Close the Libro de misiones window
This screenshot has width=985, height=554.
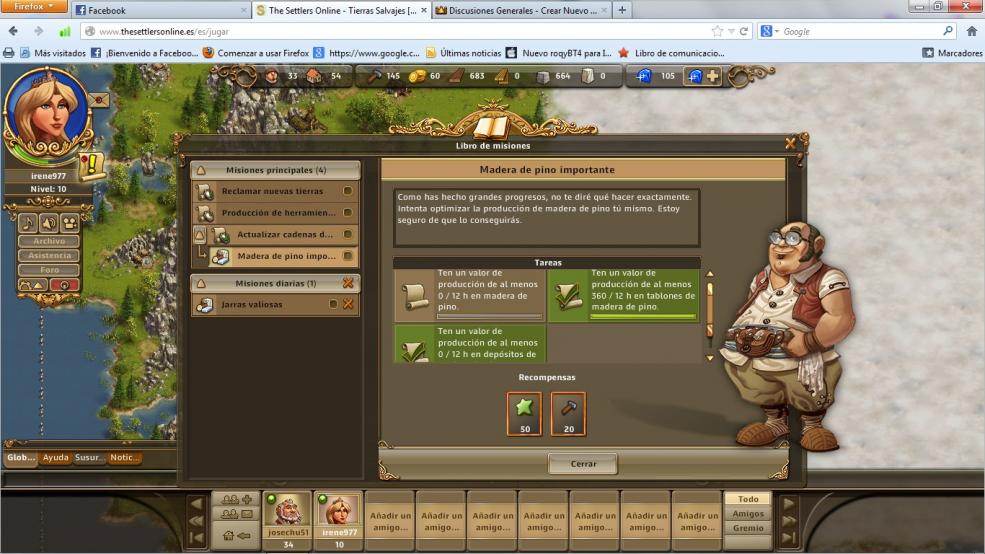click(790, 144)
